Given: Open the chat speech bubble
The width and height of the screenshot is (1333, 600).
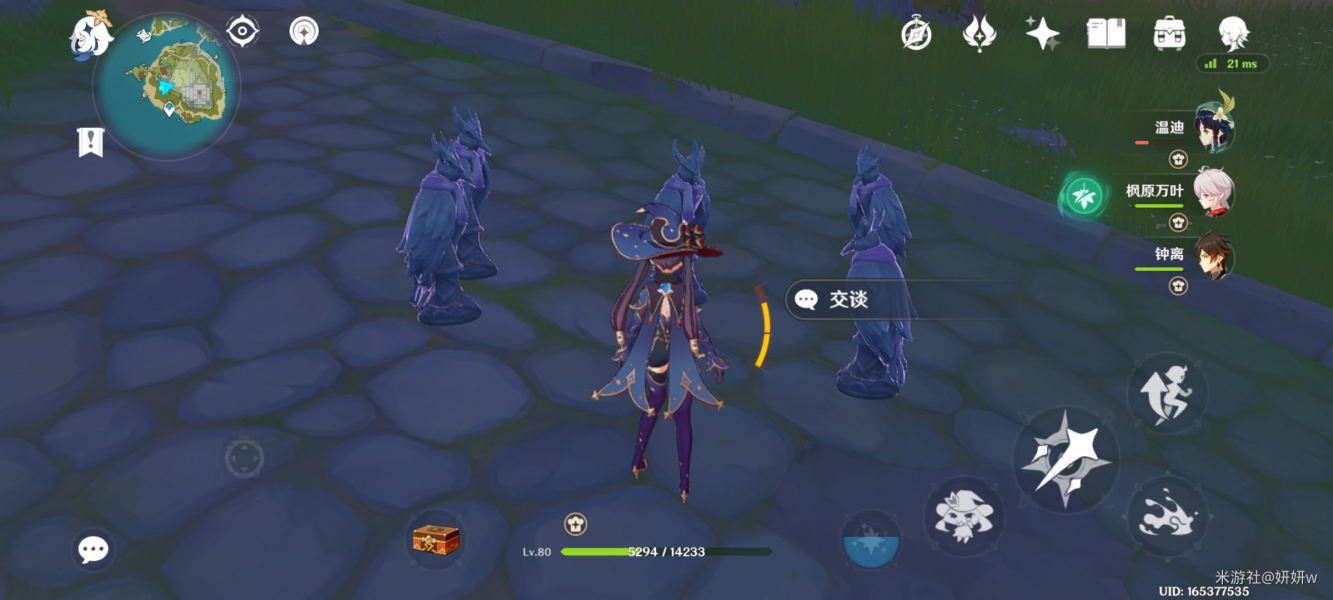Looking at the screenshot, I should click(93, 548).
